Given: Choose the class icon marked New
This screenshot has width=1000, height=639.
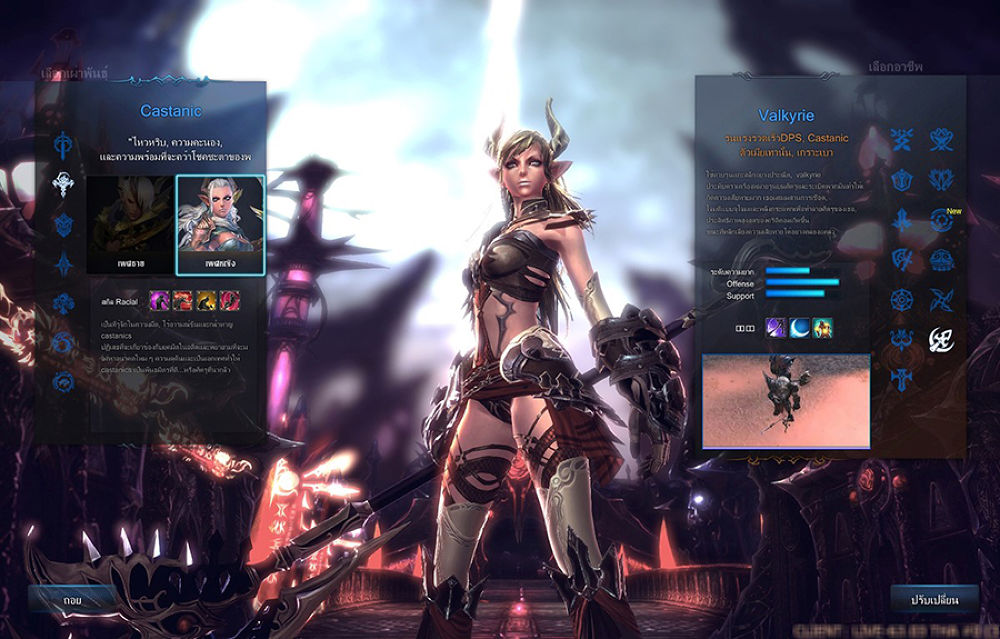Looking at the screenshot, I should tap(941, 220).
